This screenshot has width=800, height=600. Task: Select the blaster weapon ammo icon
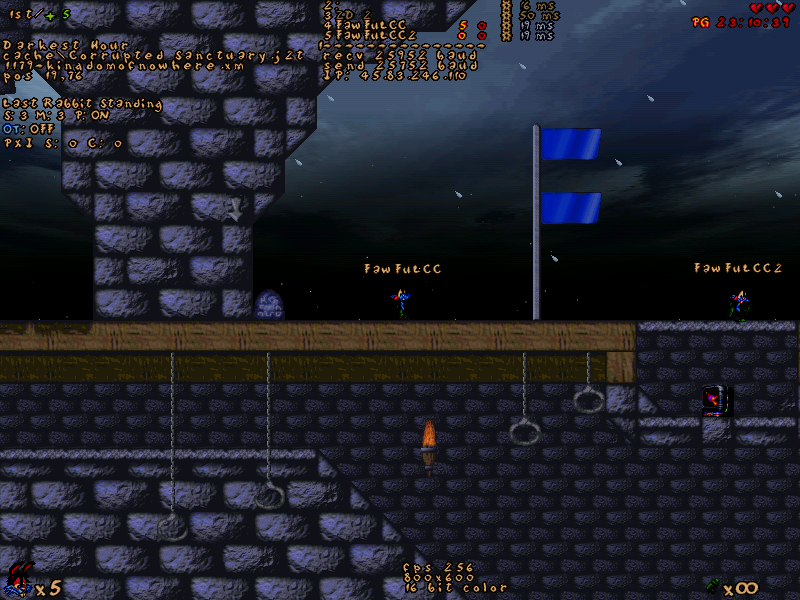pyautogui.click(x=712, y=585)
